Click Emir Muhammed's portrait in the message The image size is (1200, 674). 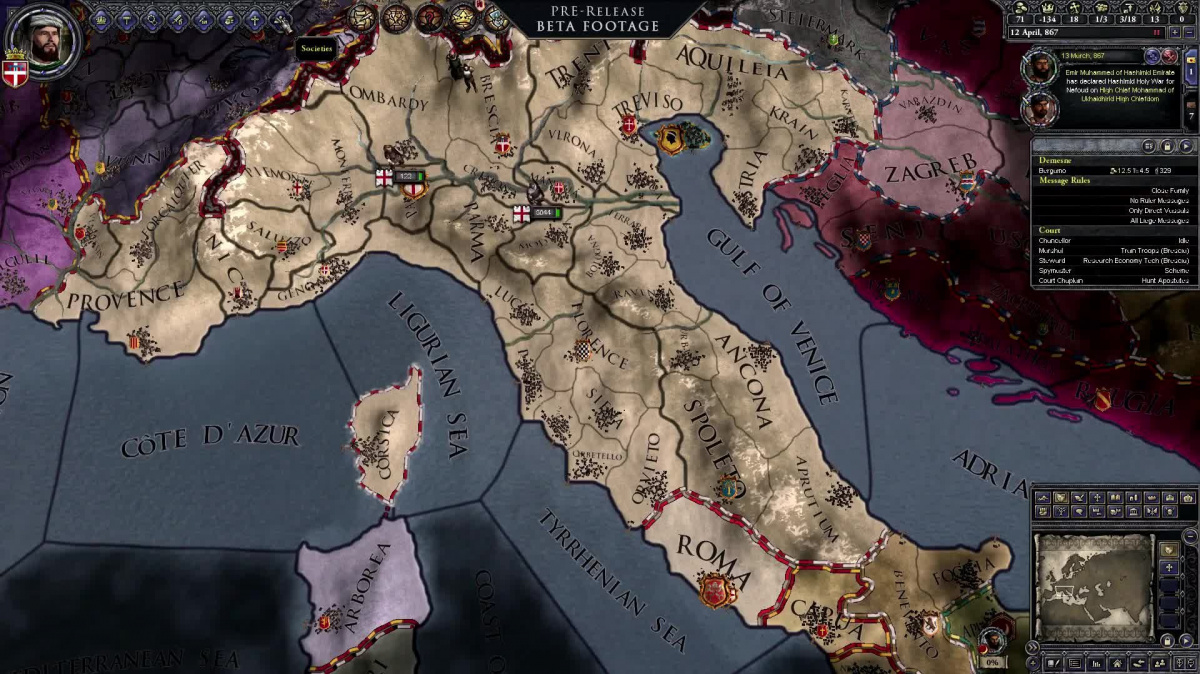click(1038, 68)
